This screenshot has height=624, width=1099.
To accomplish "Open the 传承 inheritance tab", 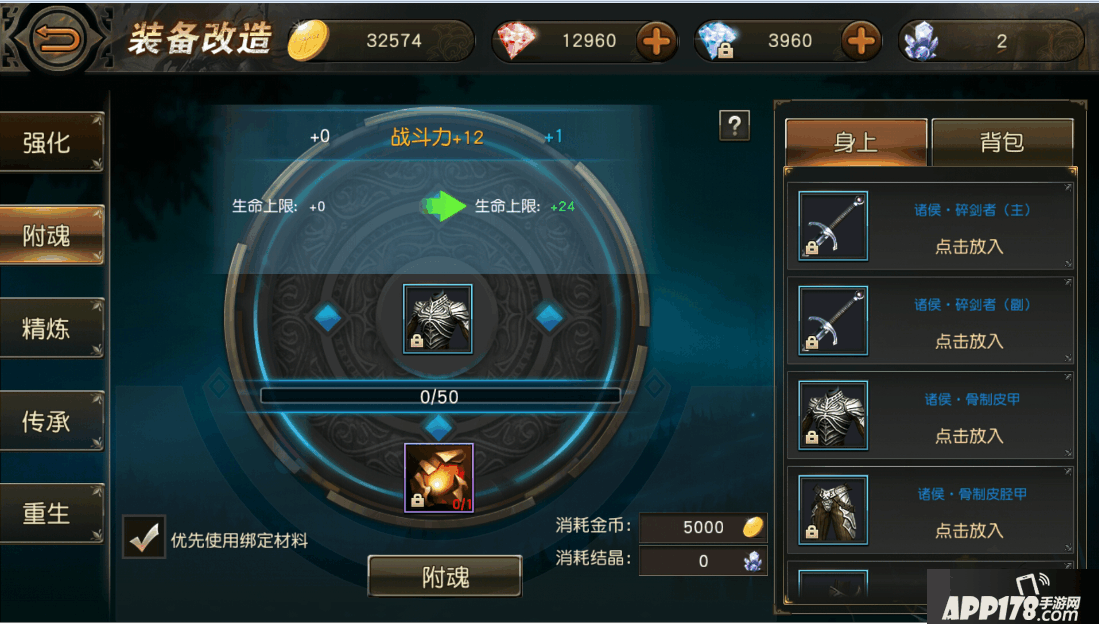I will [x=50, y=421].
